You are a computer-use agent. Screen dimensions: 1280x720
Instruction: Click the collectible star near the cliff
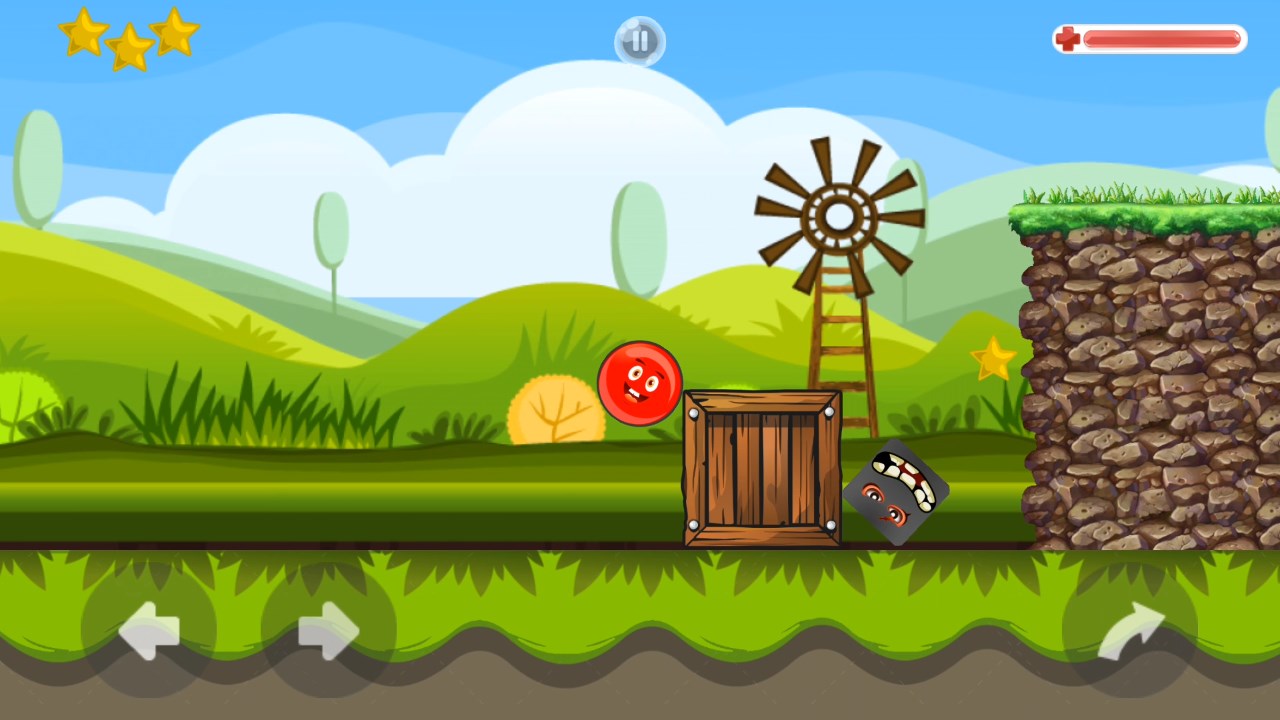tap(992, 358)
